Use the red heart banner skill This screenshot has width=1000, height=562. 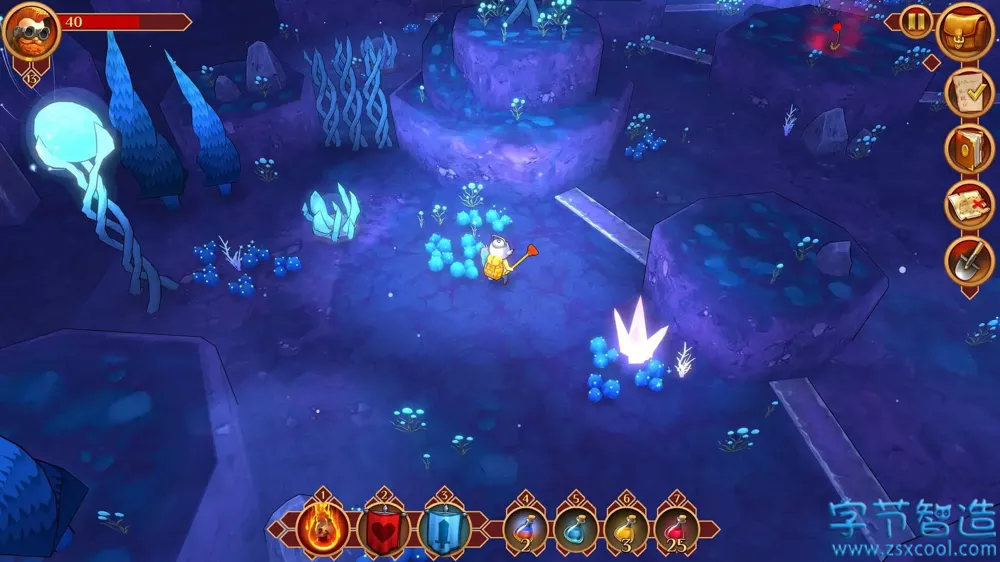pos(384,529)
